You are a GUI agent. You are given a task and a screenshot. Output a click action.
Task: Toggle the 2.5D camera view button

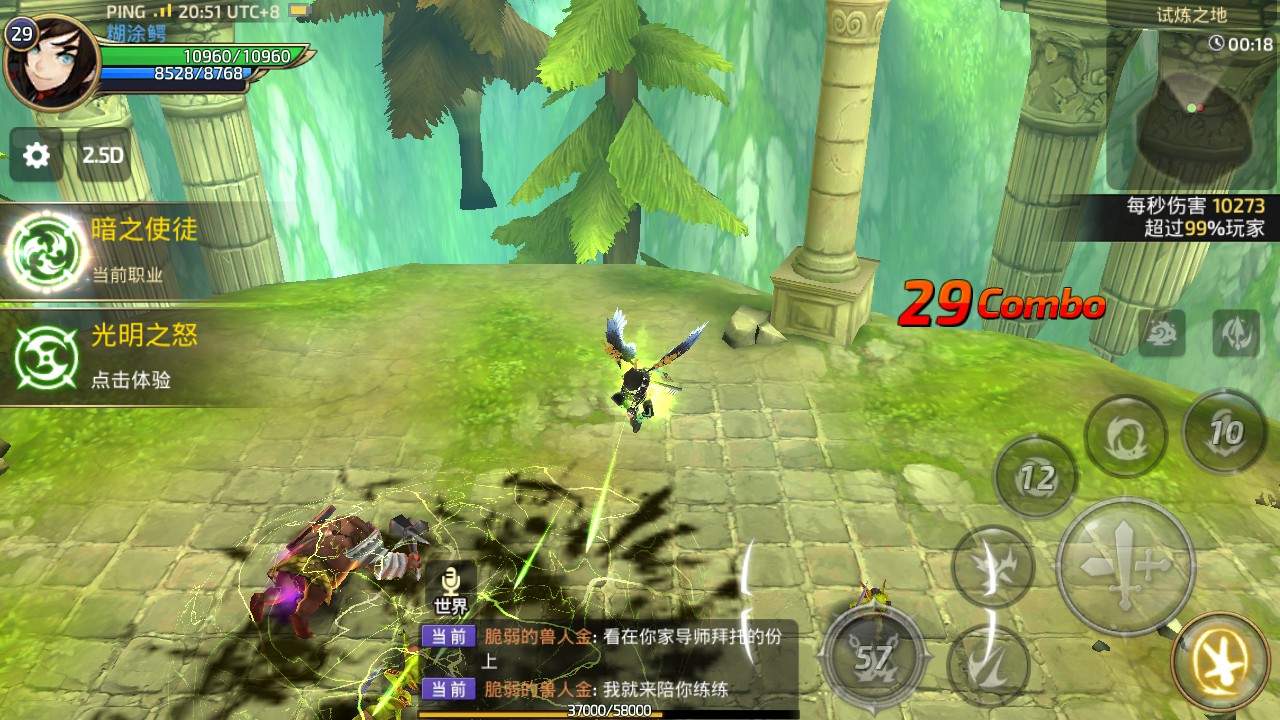coord(102,155)
